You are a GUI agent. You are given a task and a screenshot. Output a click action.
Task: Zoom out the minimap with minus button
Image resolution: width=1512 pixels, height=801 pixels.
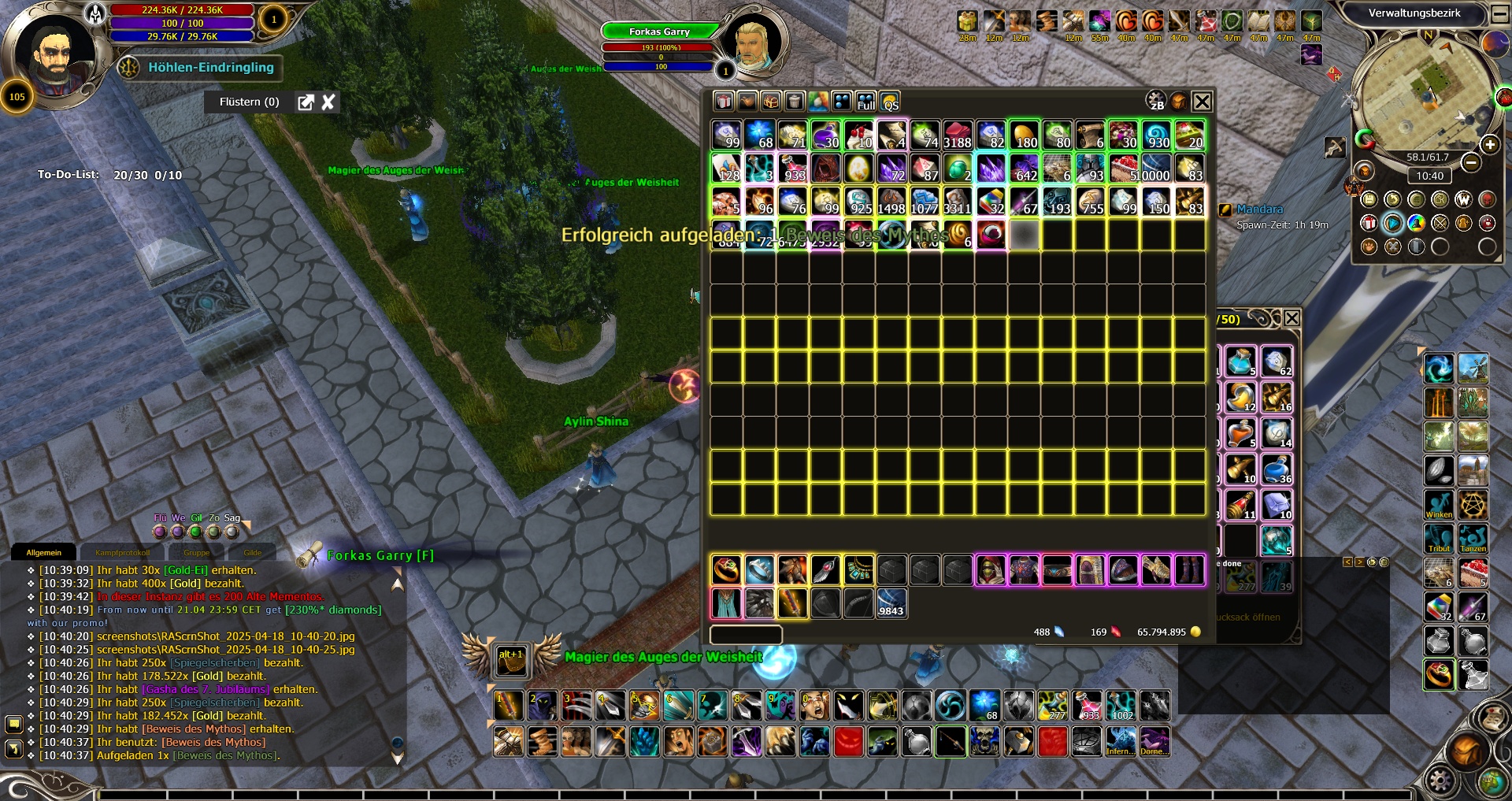(x=1470, y=162)
